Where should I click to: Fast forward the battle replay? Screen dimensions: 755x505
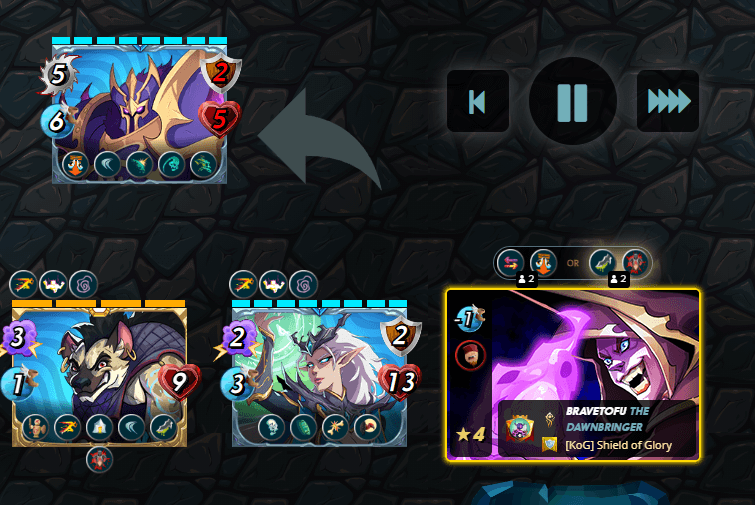[668, 101]
